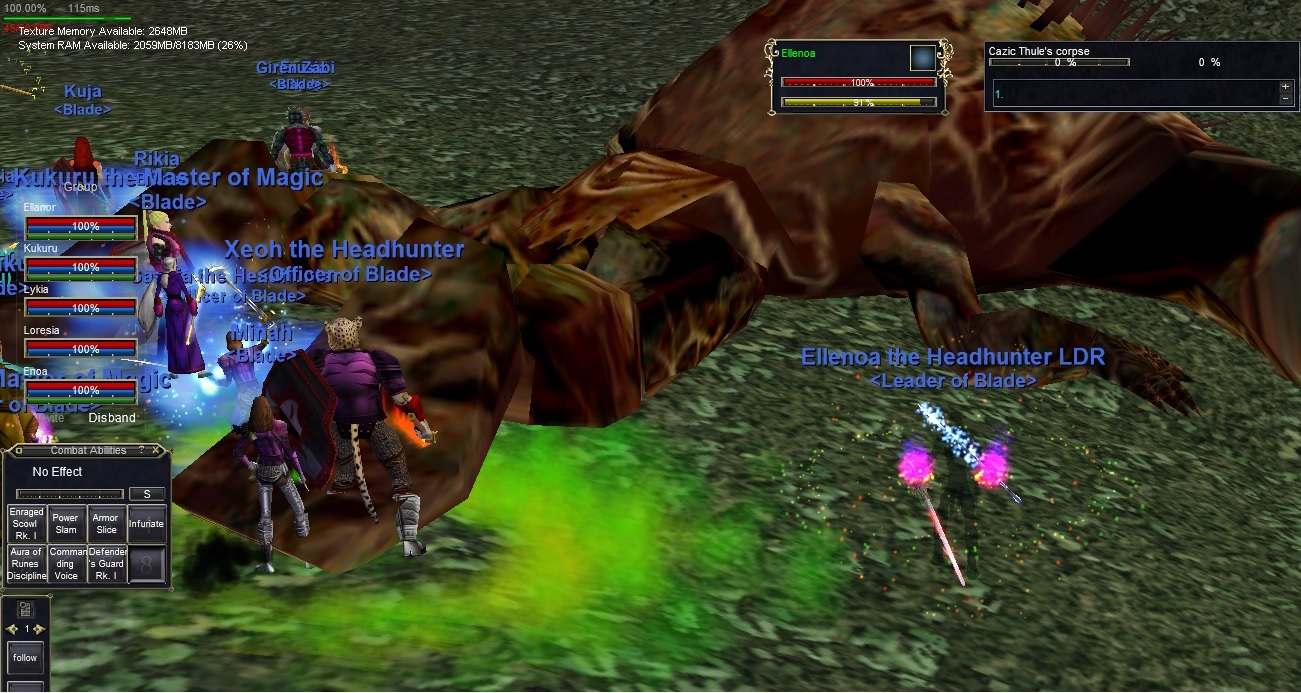Start the Aura of Runes Discipline
1301x693 pixels.
[x=26, y=564]
